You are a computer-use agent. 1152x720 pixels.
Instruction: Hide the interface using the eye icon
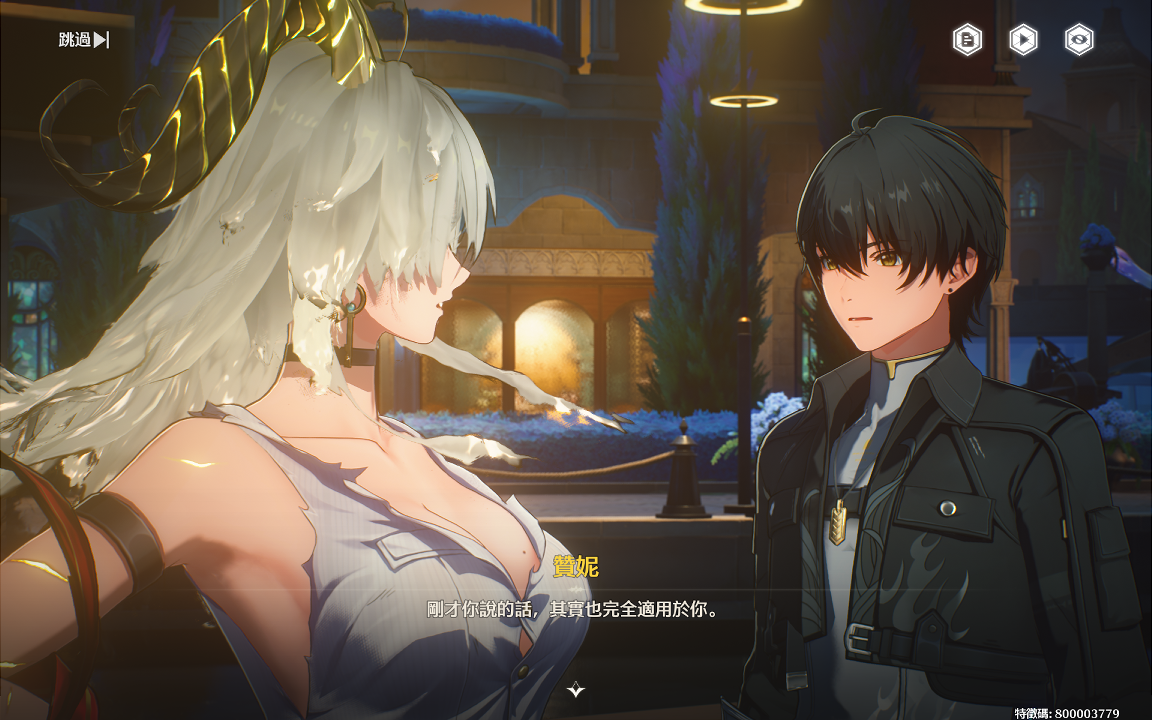1079,40
